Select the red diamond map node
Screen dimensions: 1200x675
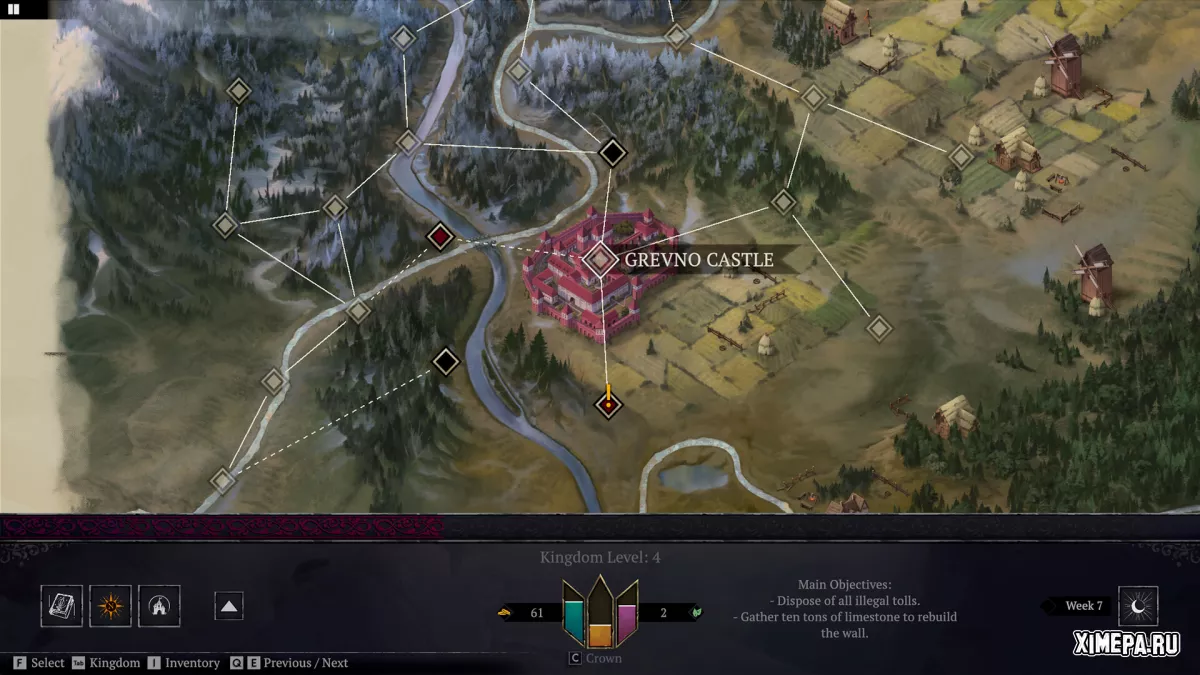point(440,237)
